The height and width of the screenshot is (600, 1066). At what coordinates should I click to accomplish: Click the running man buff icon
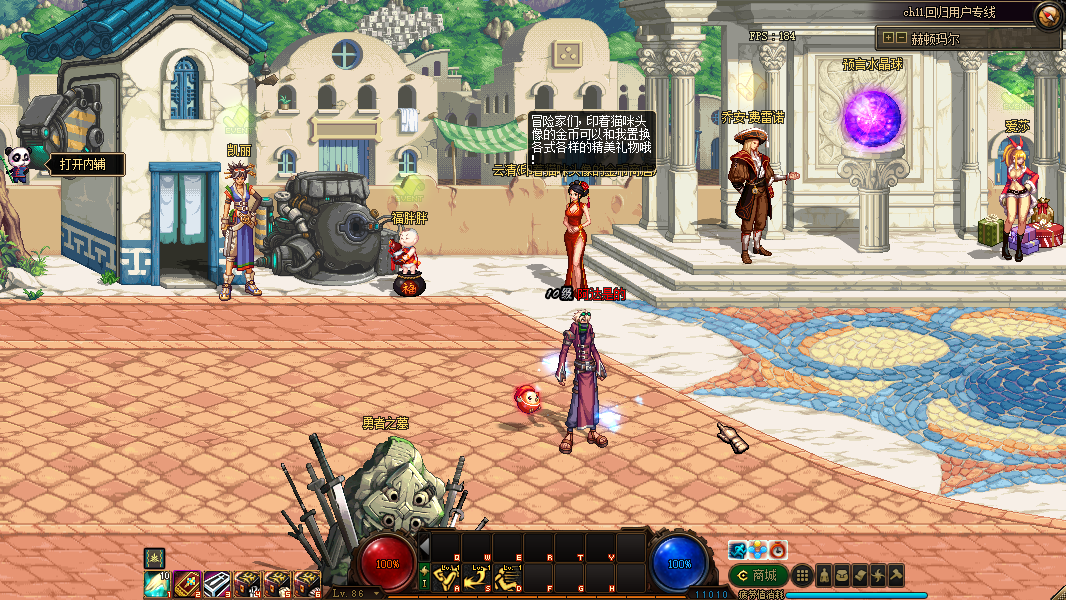click(x=738, y=550)
